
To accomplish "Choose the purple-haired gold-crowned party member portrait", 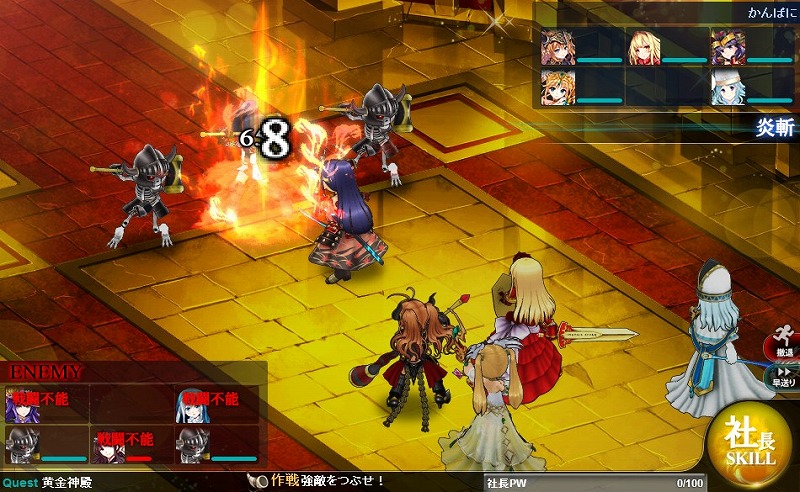I will (x=727, y=47).
